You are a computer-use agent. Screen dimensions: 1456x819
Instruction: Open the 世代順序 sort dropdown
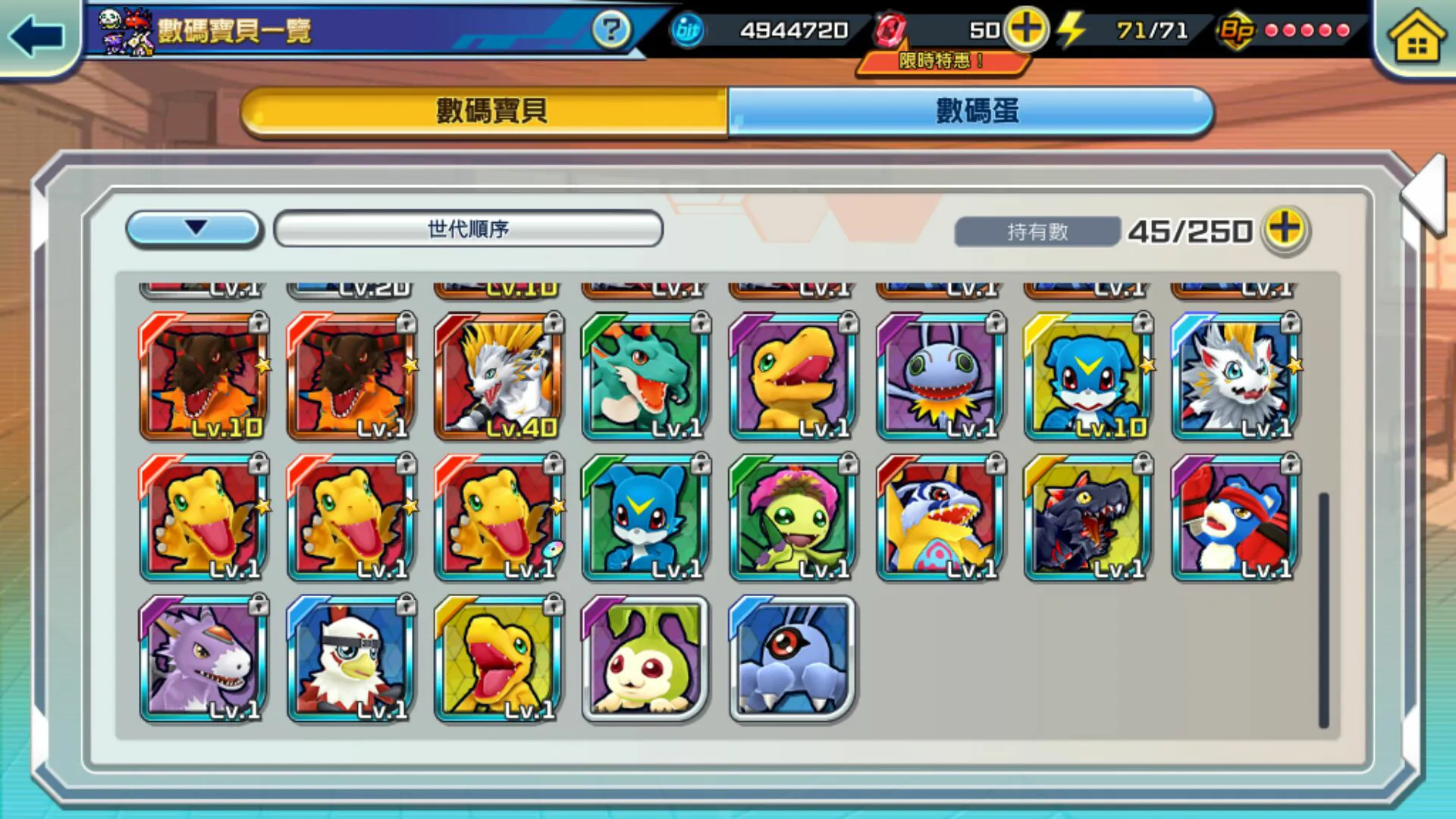coord(468,228)
